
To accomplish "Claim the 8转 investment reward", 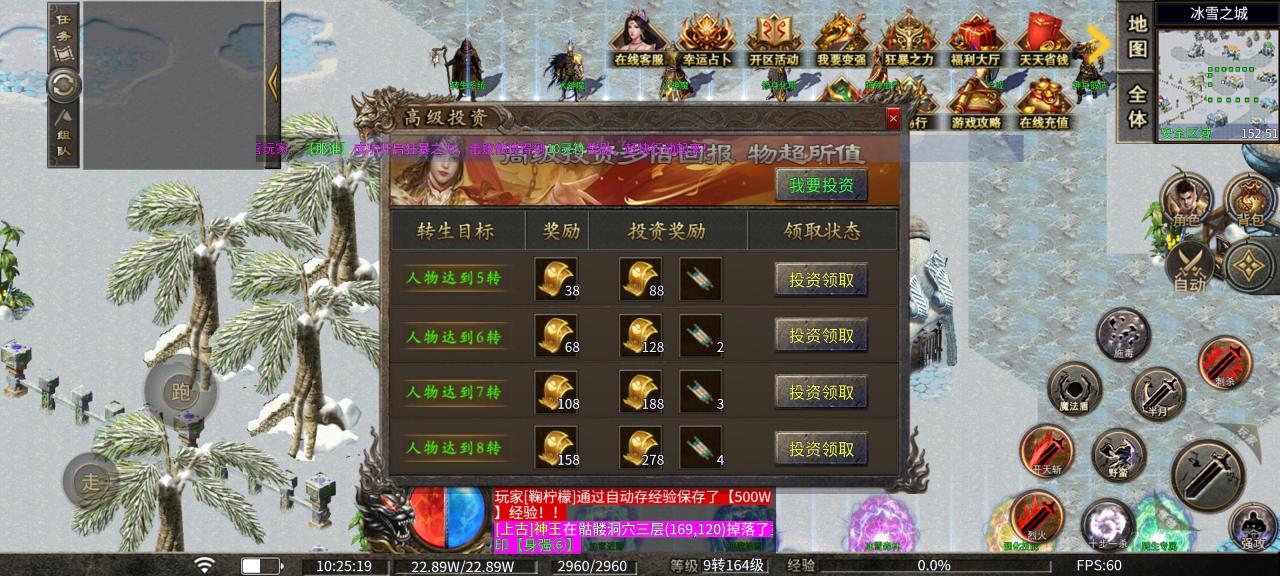I will coord(821,449).
